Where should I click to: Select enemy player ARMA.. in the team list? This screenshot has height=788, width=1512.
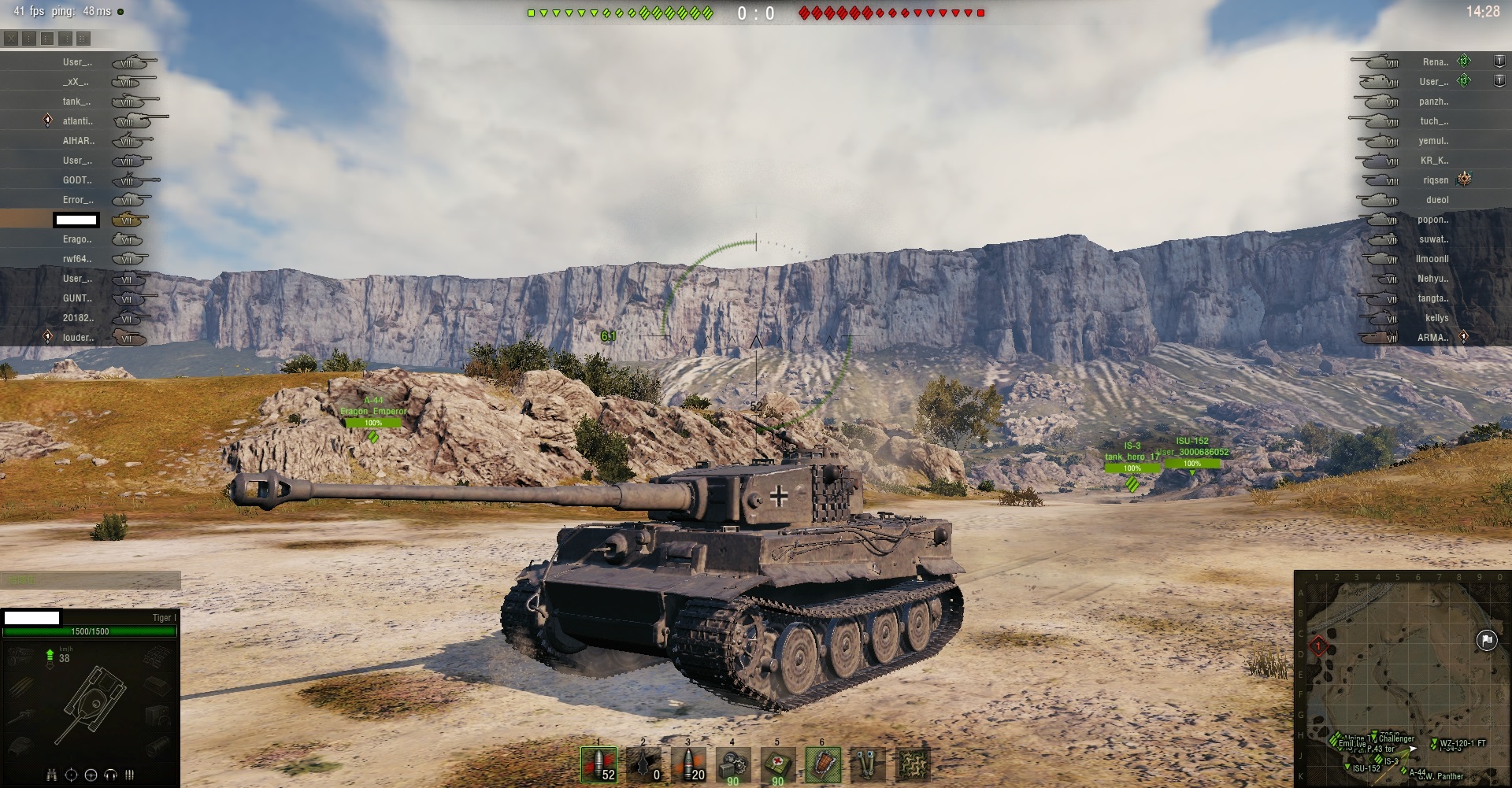point(1432,338)
